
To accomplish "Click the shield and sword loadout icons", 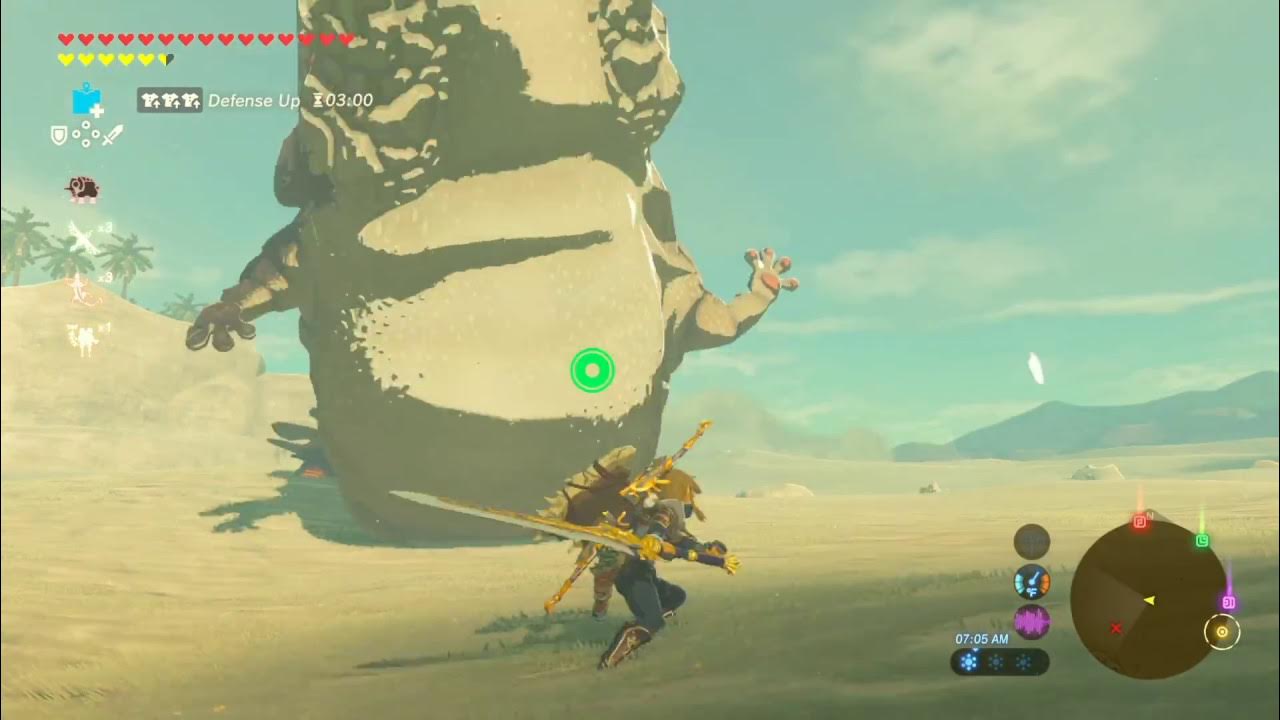I will [x=83, y=135].
